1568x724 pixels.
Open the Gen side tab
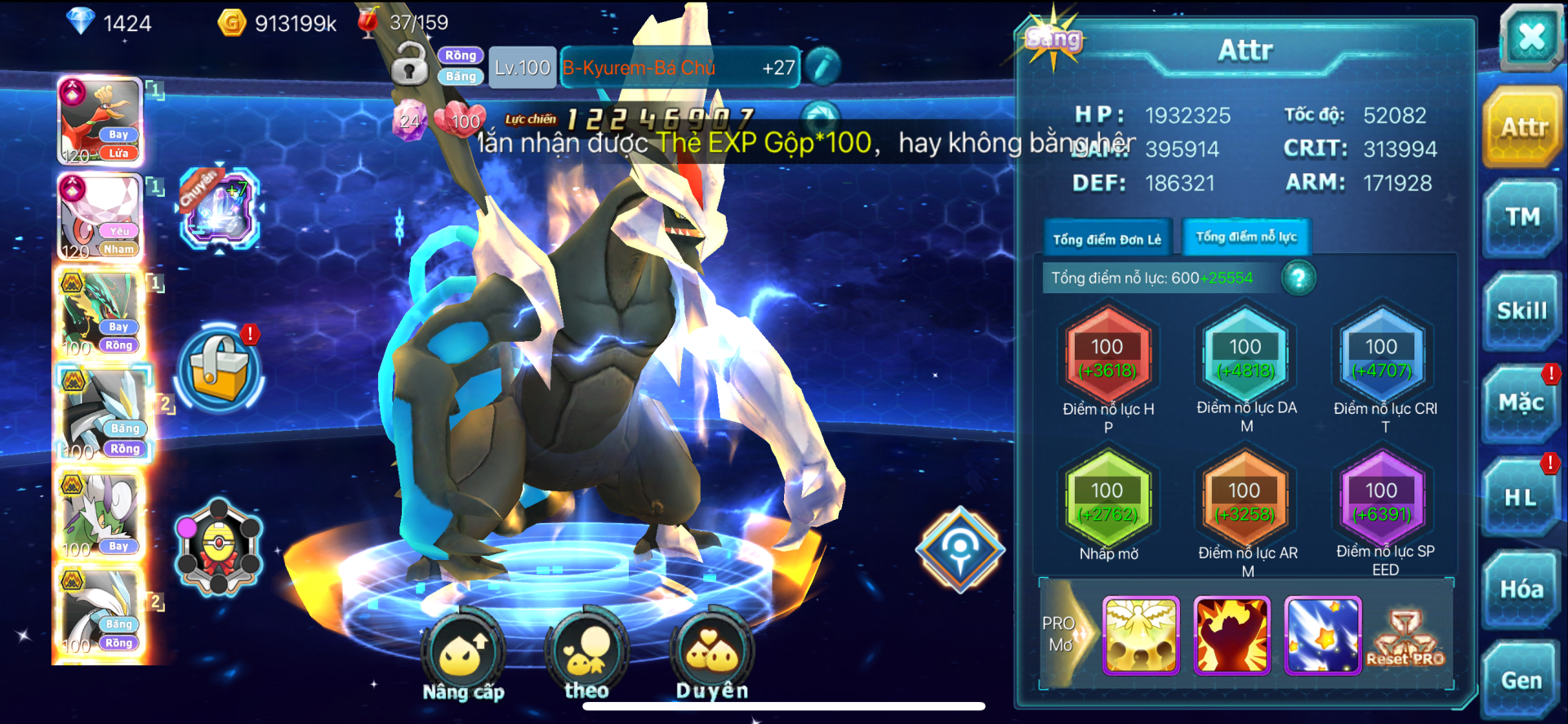click(1521, 681)
